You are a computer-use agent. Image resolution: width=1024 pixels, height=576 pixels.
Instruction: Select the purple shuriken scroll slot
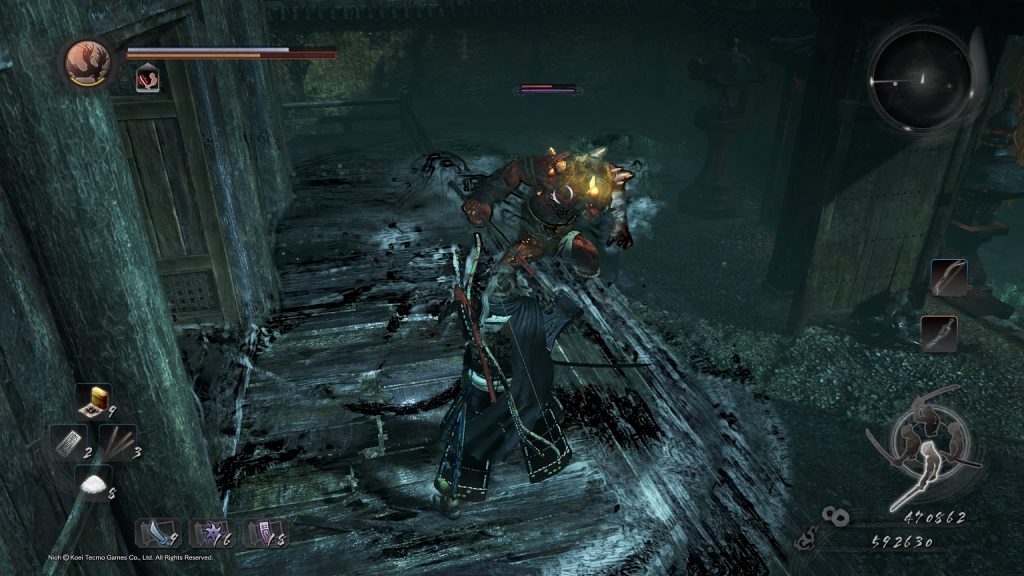click(211, 533)
